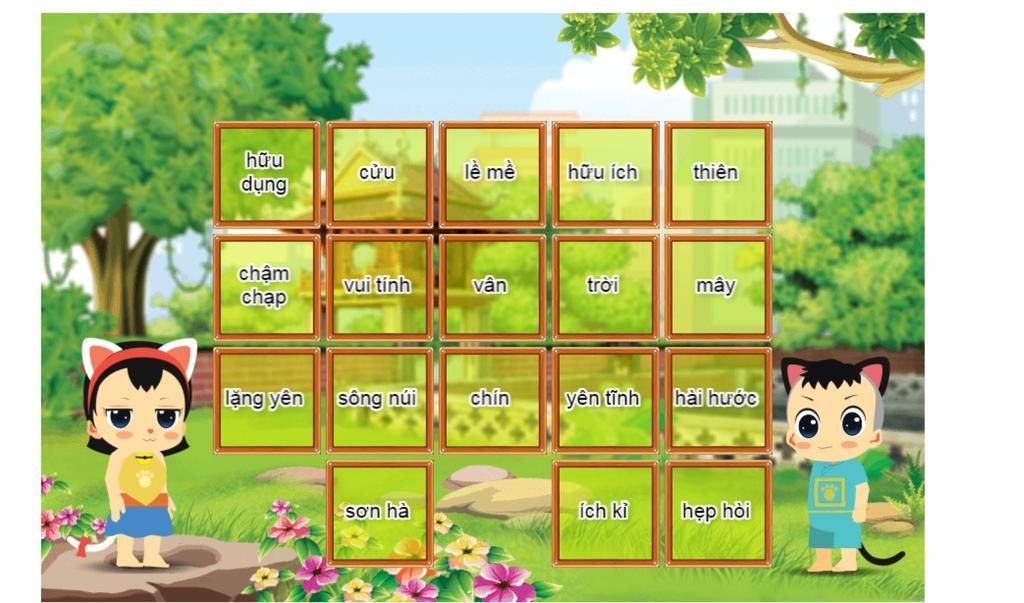Image resolution: width=1024 pixels, height=603 pixels.
Task: Select the "lặng yên" tile
Action: (266, 400)
